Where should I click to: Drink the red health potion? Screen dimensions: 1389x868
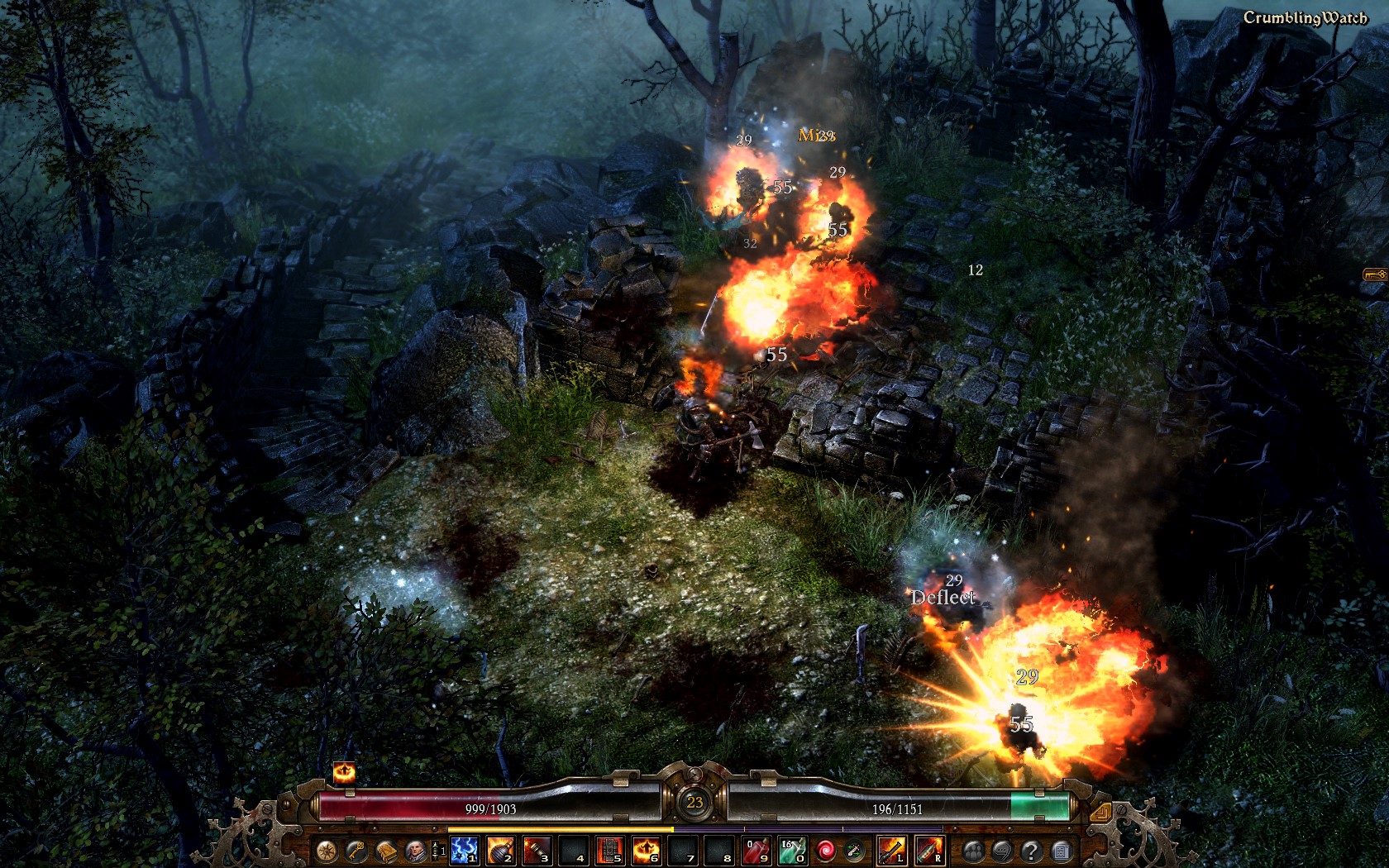(x=757, y=851)
